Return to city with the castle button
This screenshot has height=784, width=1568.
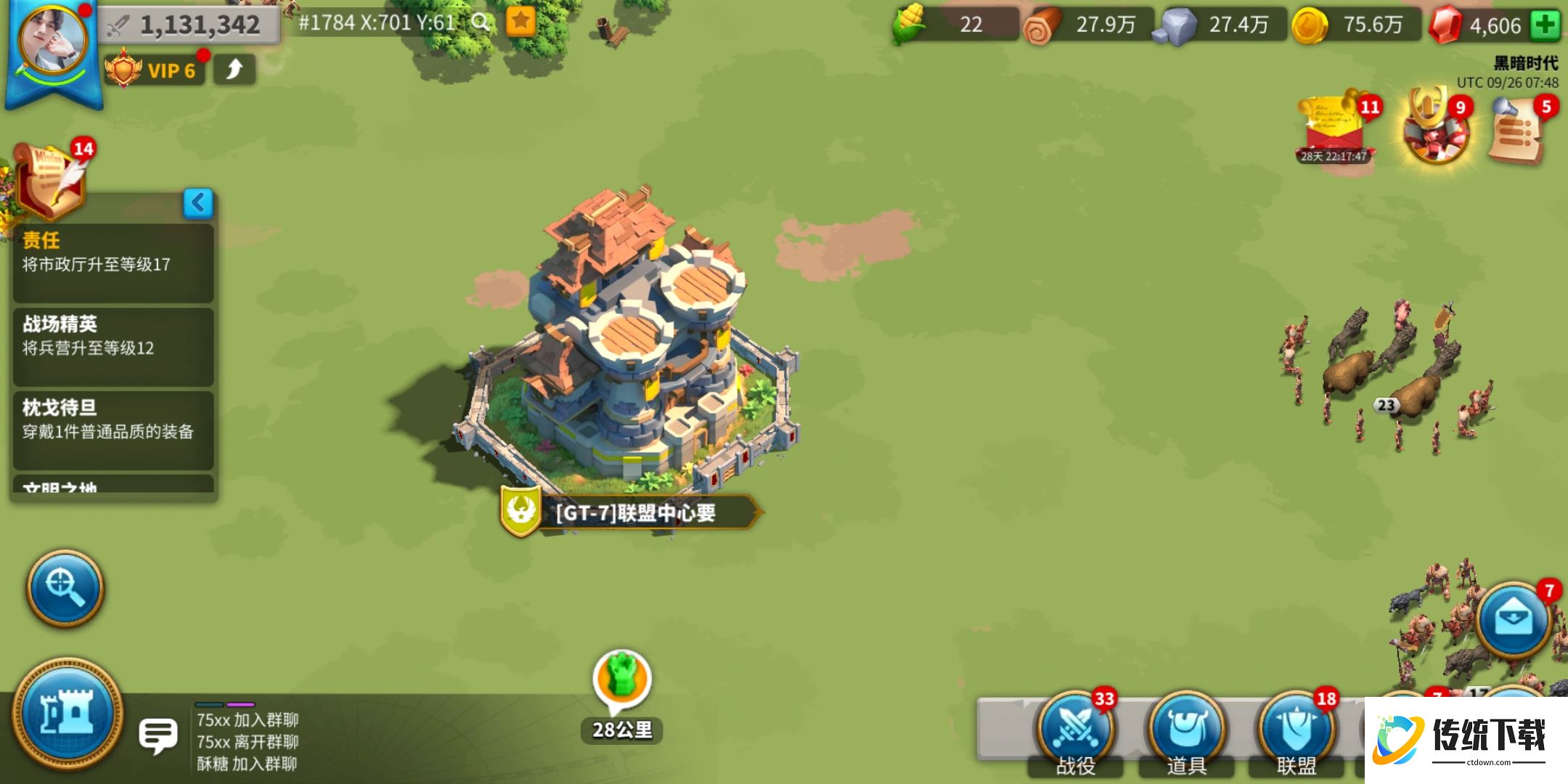(68, 714)
